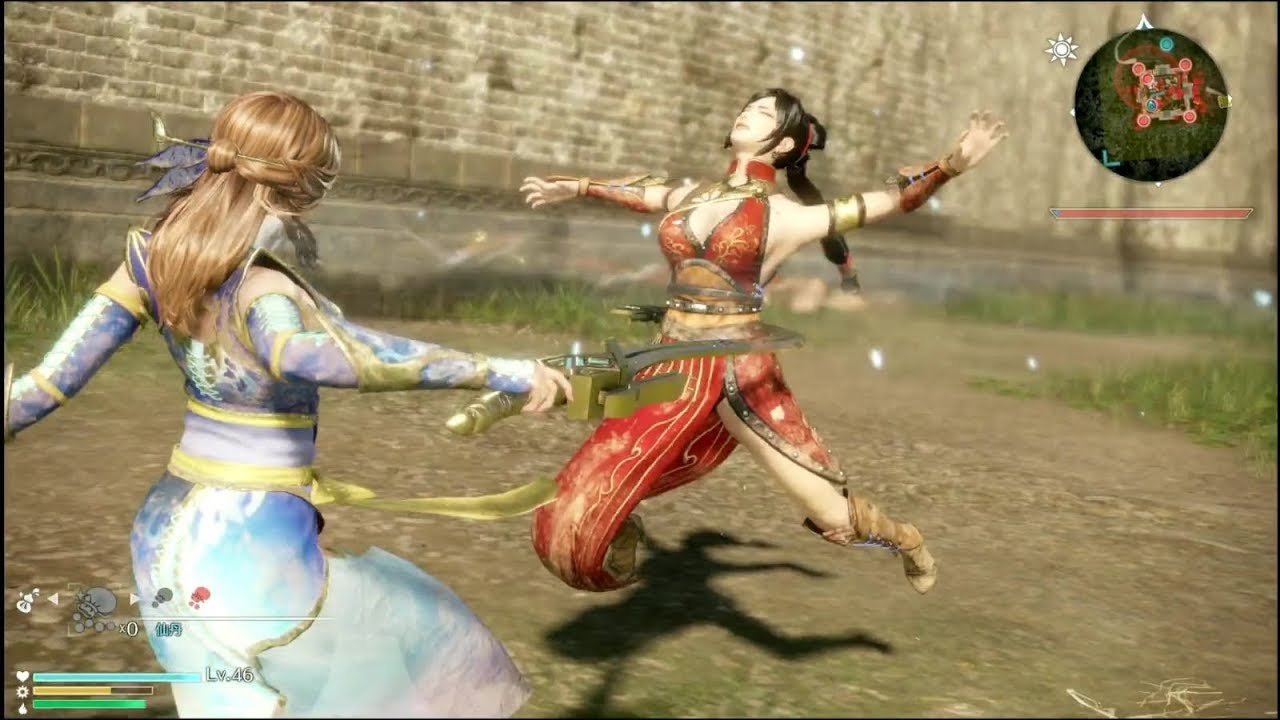
Task: Click the item pouch icon on the left edge
Action: click(26, 600)
